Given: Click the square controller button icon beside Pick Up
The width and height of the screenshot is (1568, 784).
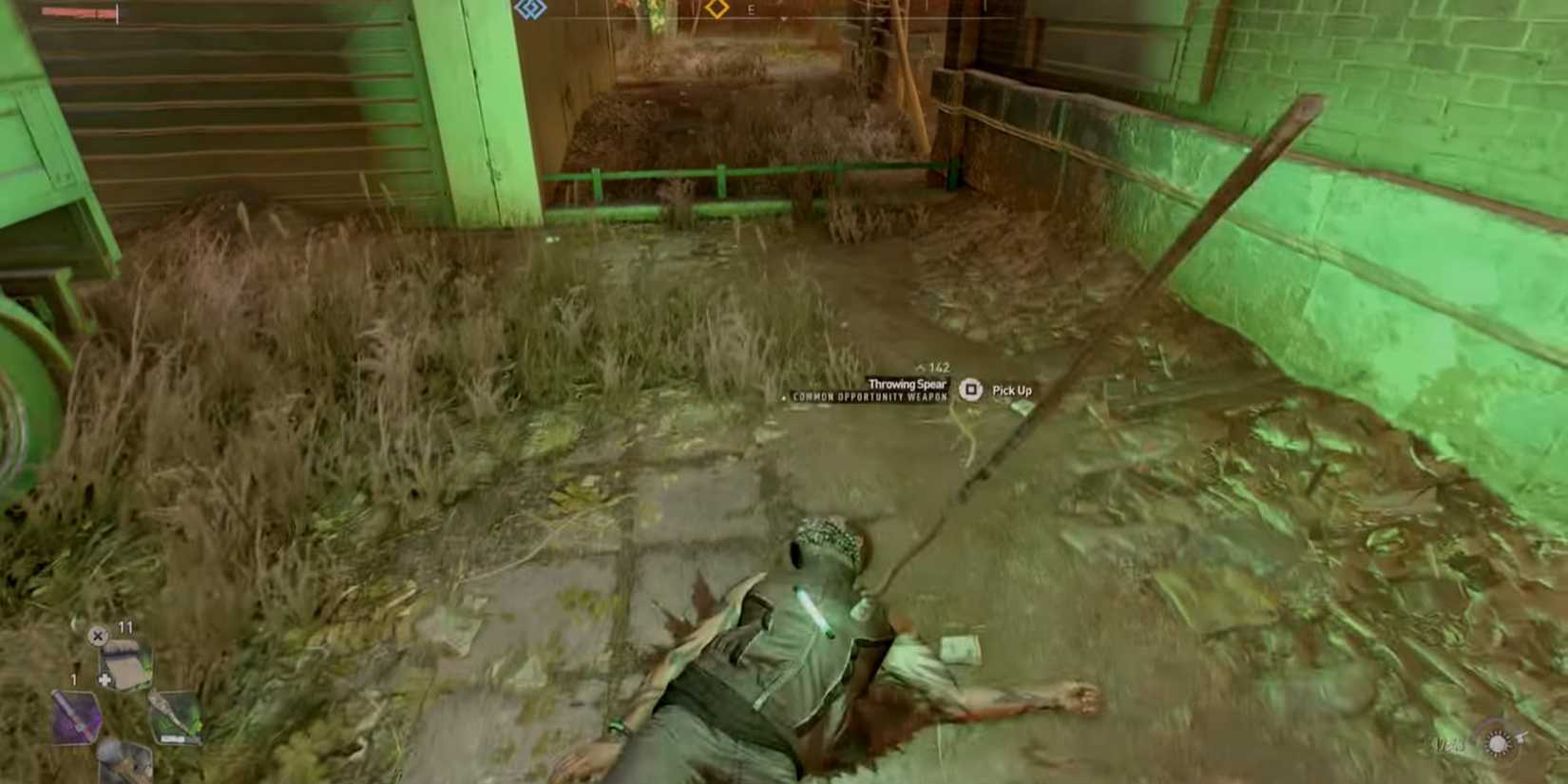Looking at the screenshot, I should pyautogui.click(x=971, y=391).
